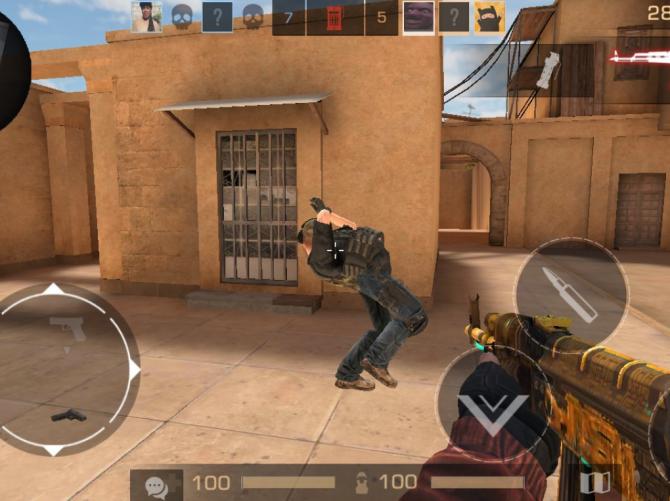The image size is (670, 501).
Task: Switch to the red knife weapon slot
Action: tap(638, 58)
